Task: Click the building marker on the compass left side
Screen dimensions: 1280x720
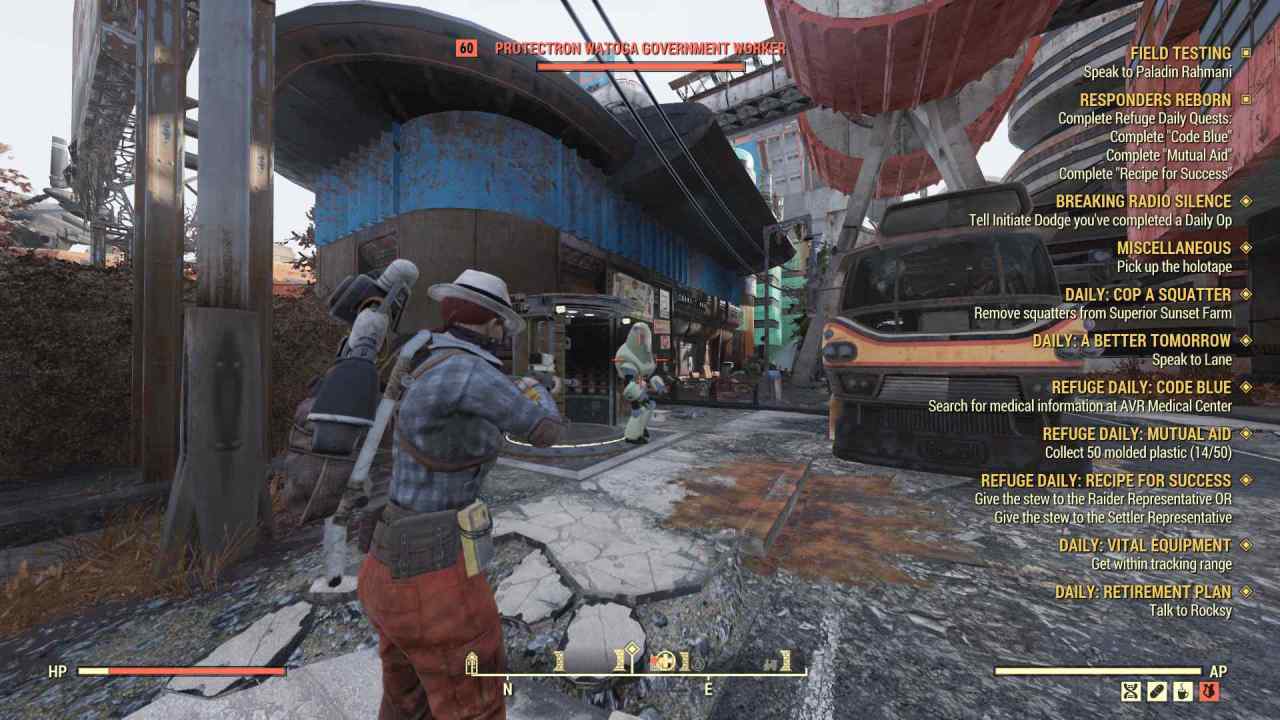Action: (x=470, y=661)
